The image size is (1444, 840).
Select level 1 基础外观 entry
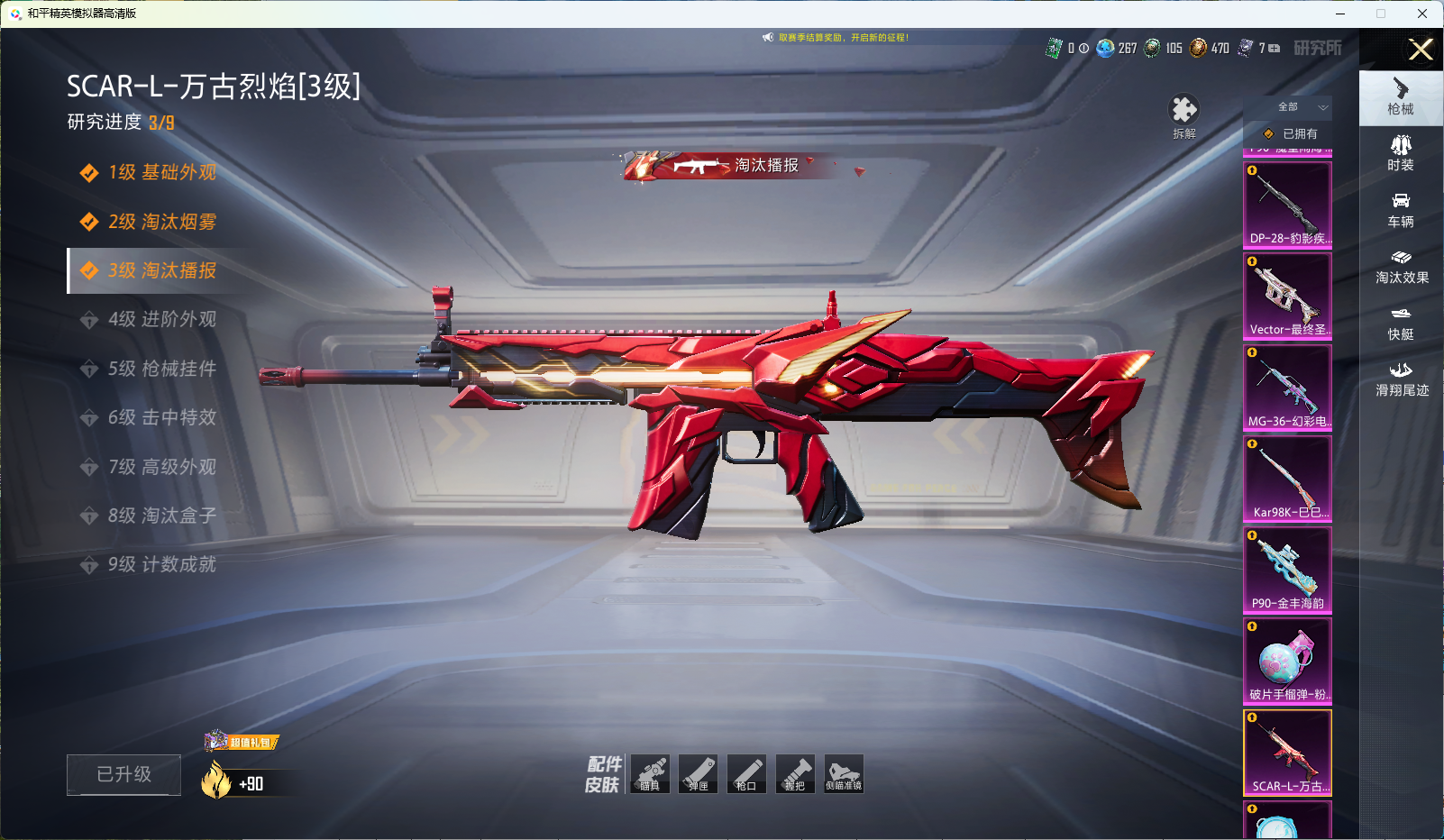(161, 172)
